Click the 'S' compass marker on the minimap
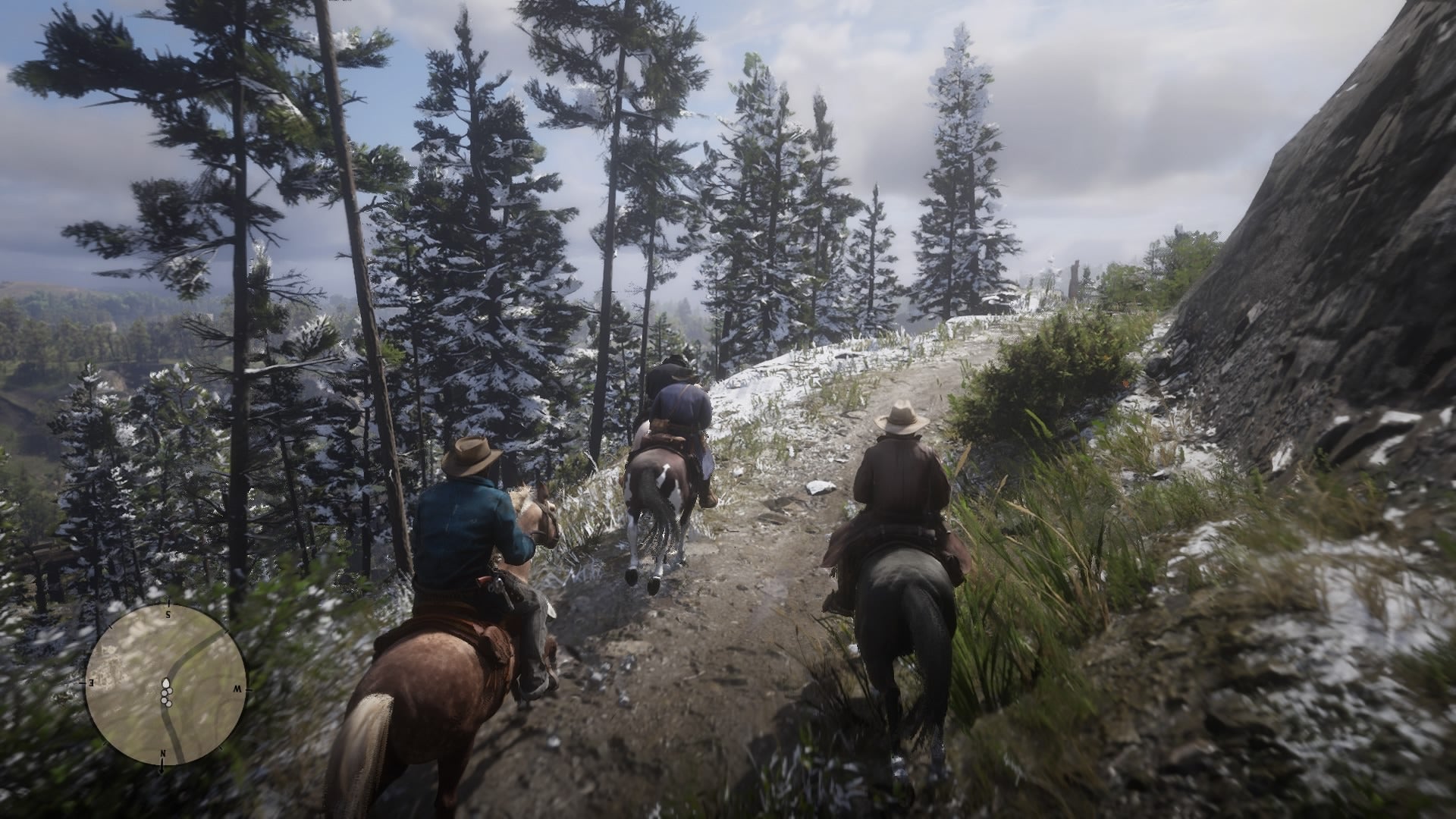The height and width of the screenshot is (819, 1456). (x=168, y=613)
